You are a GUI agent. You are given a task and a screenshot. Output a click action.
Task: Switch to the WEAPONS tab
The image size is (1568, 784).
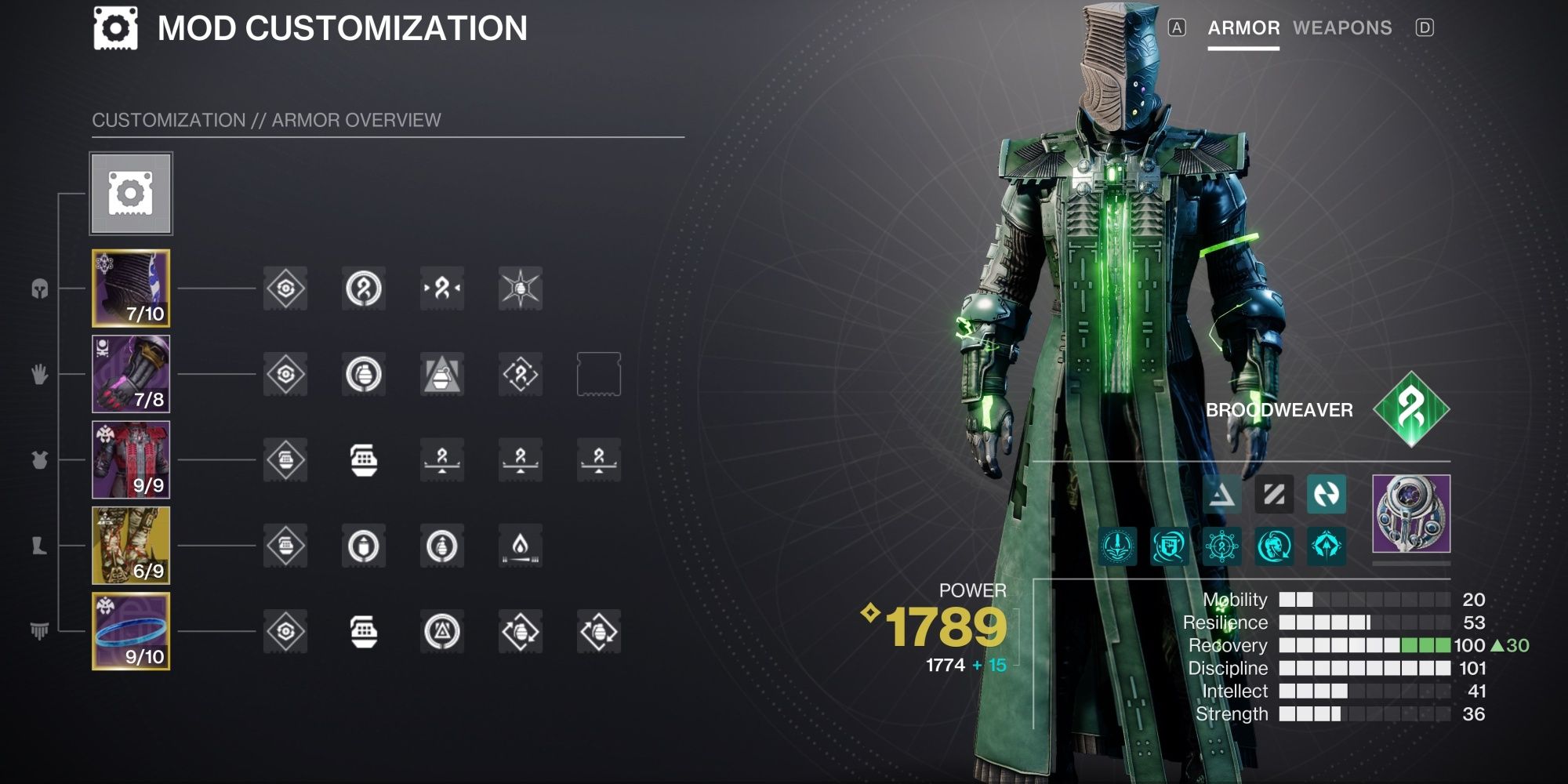click(1342, 28)
